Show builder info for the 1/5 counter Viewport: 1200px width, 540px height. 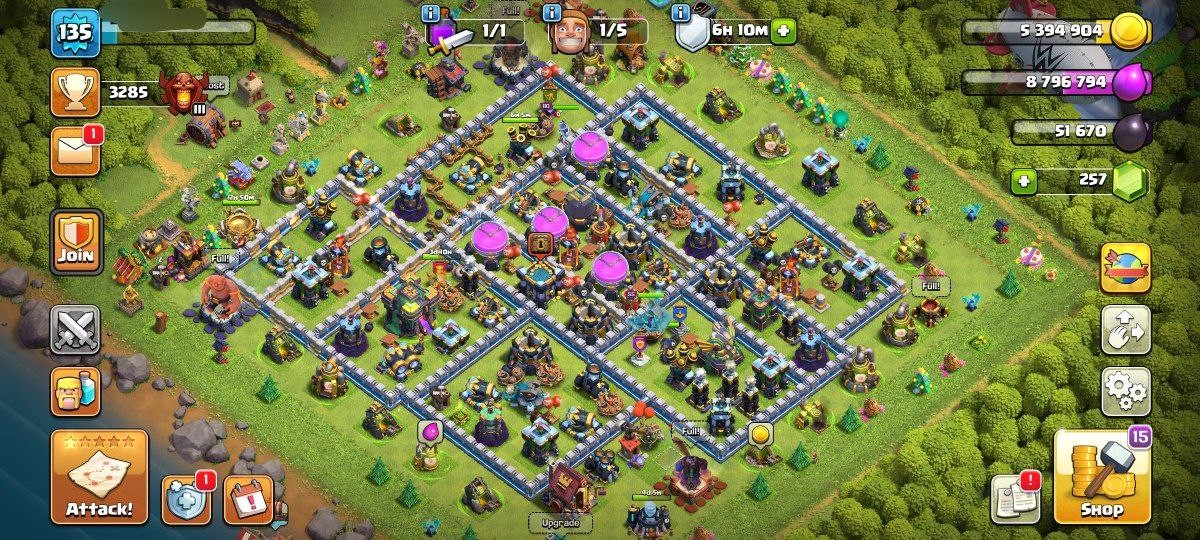pos(551,13)
